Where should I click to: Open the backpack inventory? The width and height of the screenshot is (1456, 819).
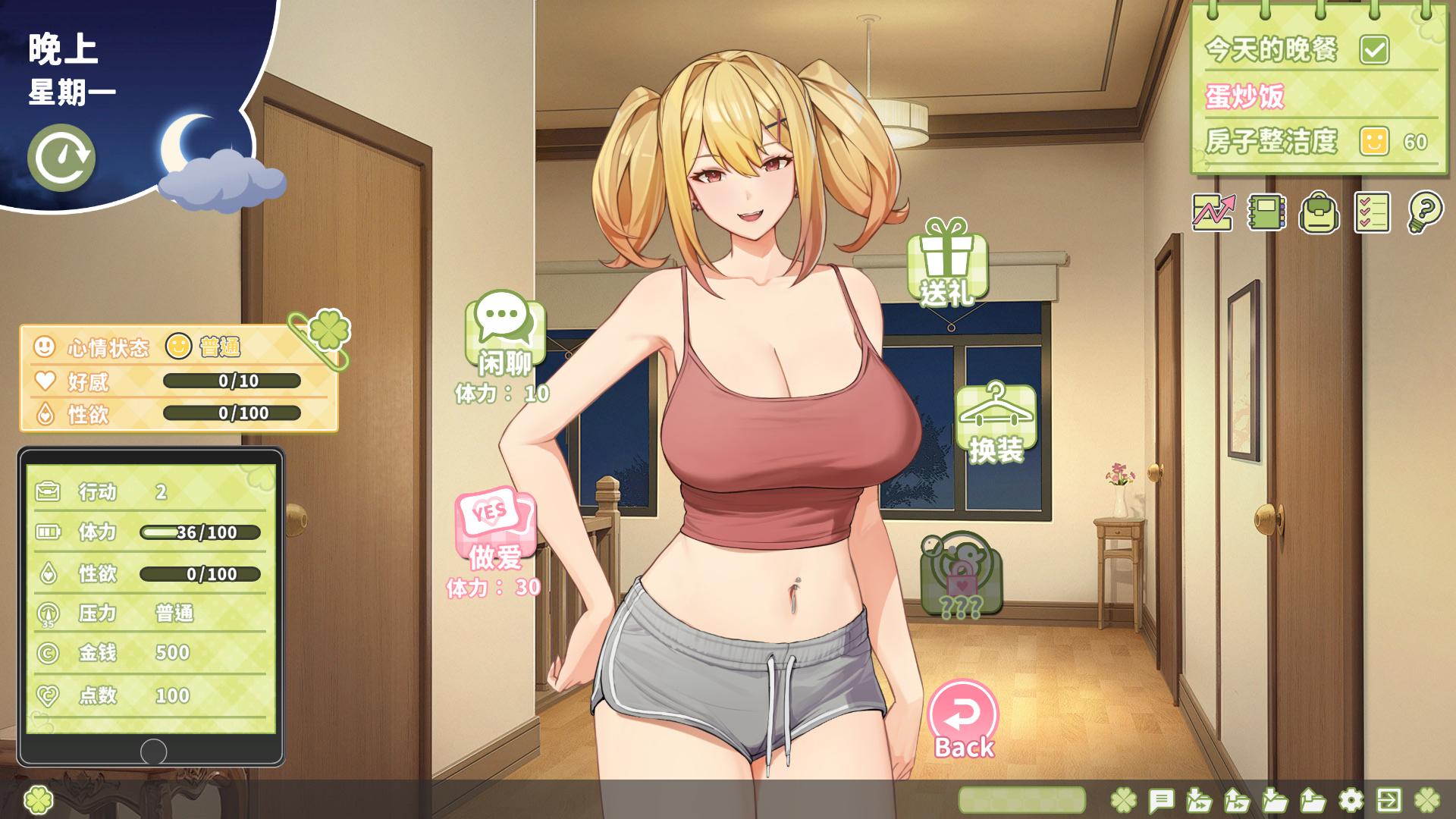(1319, 212)
